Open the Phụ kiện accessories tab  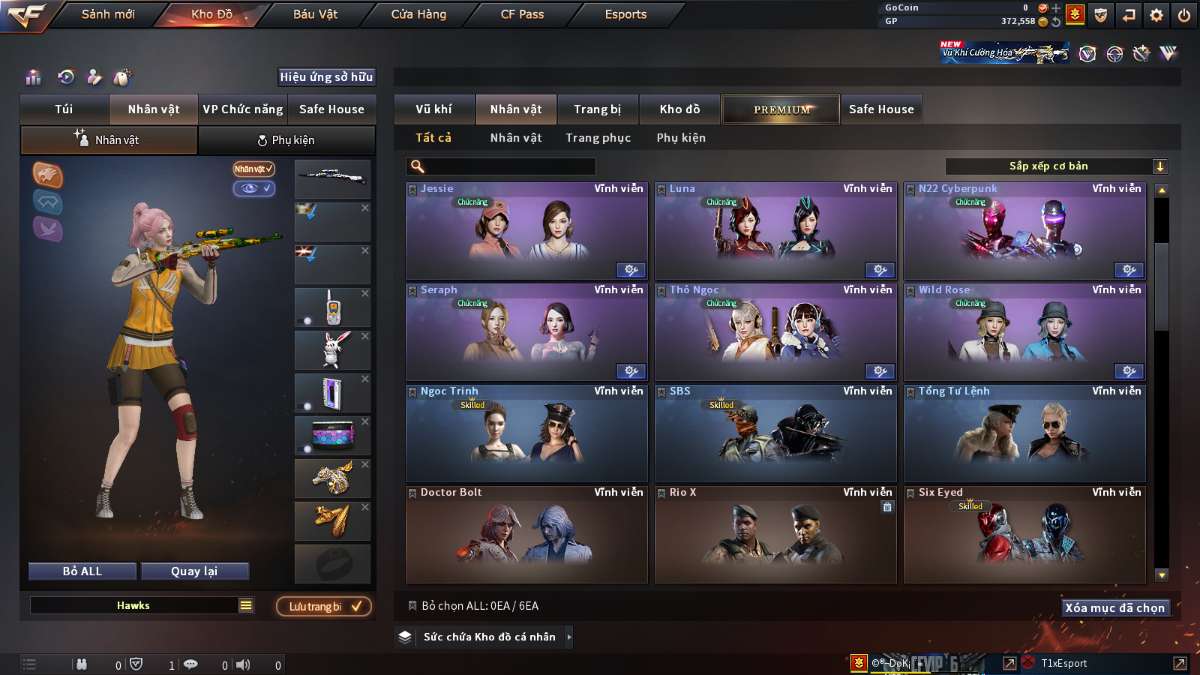tap(287, 140)
